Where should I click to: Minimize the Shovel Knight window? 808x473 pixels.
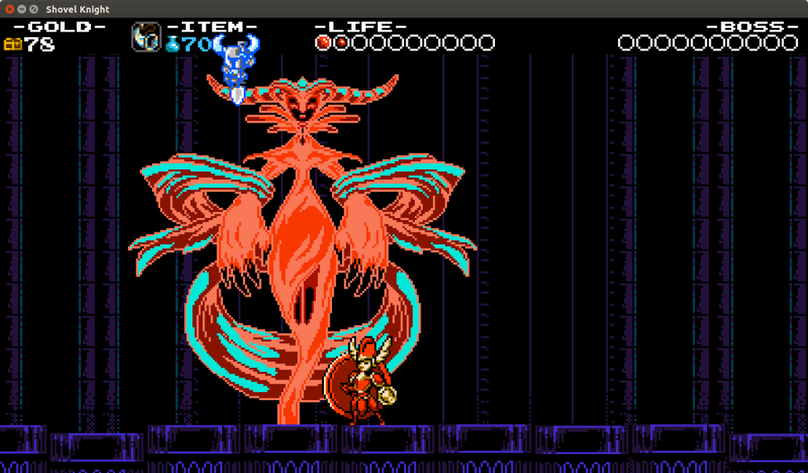tap(22, 9)
